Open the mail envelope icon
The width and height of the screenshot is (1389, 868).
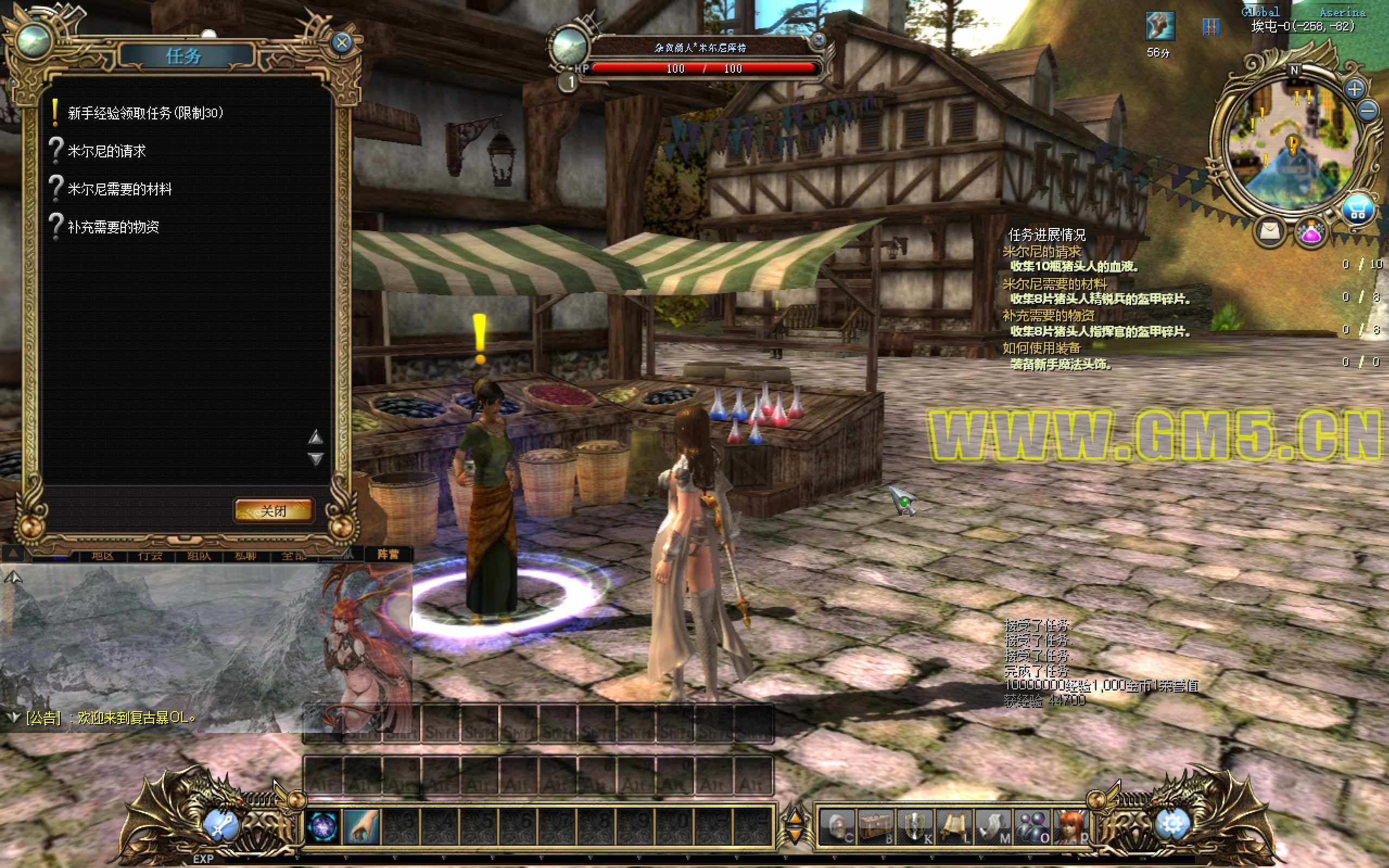tap(1270, 231)
